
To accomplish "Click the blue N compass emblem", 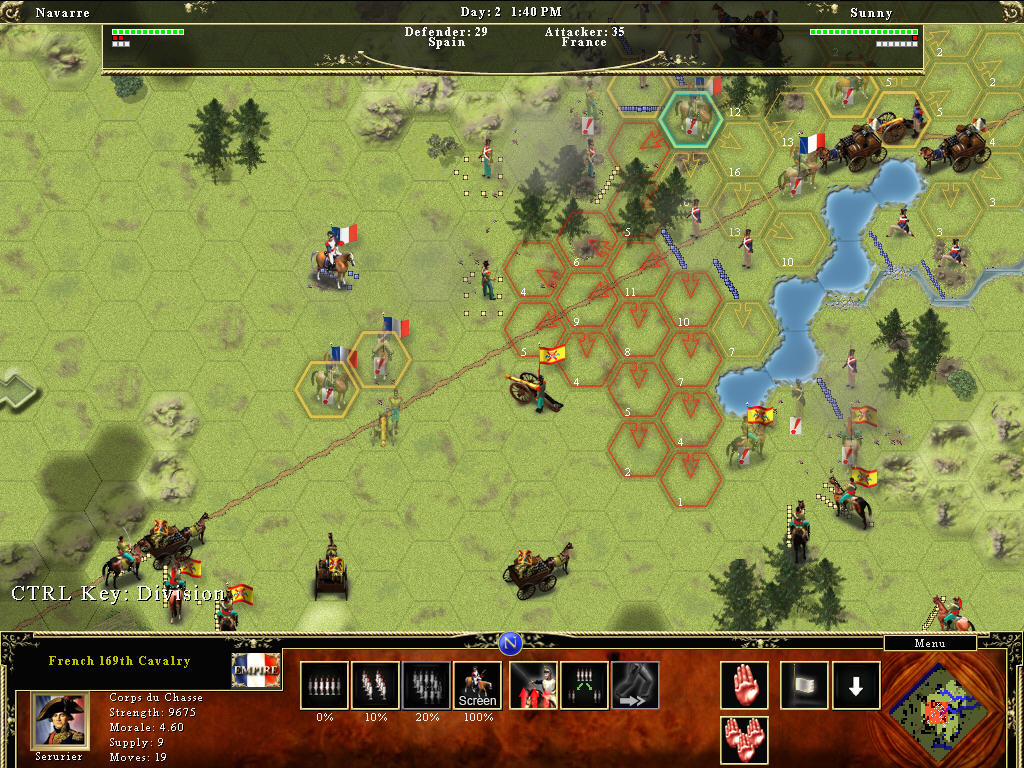I will [x=511, y=642].
